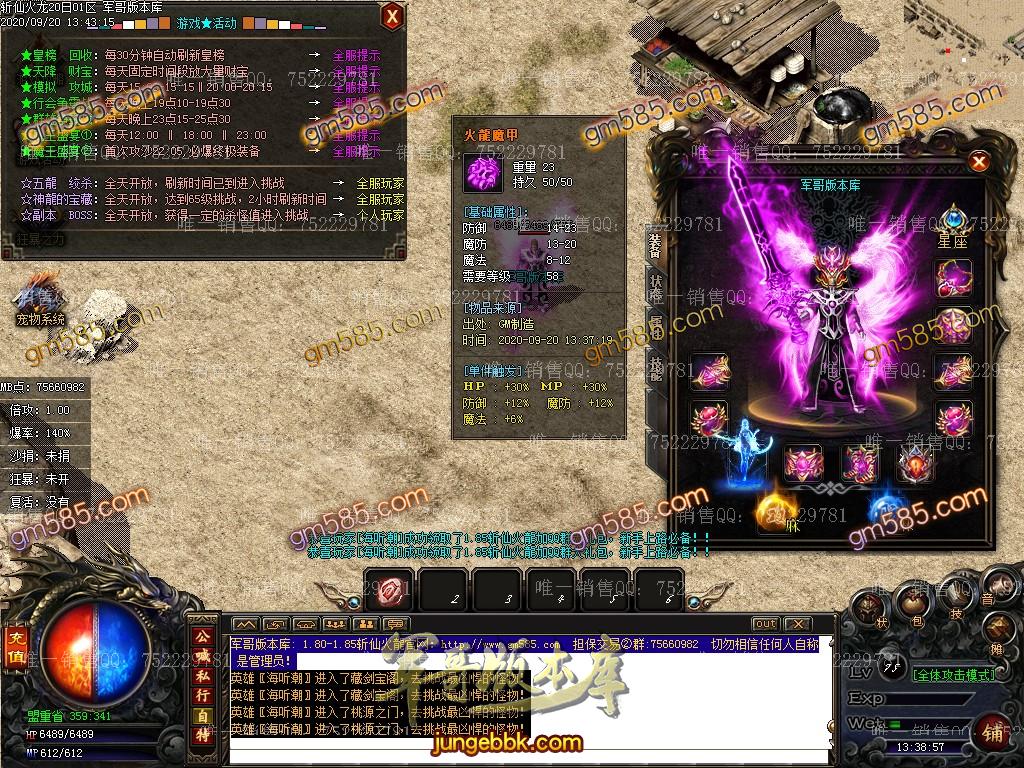Use the red item in hotbar slot 1
Screen dimensions: 1024x768
point(389,589)
